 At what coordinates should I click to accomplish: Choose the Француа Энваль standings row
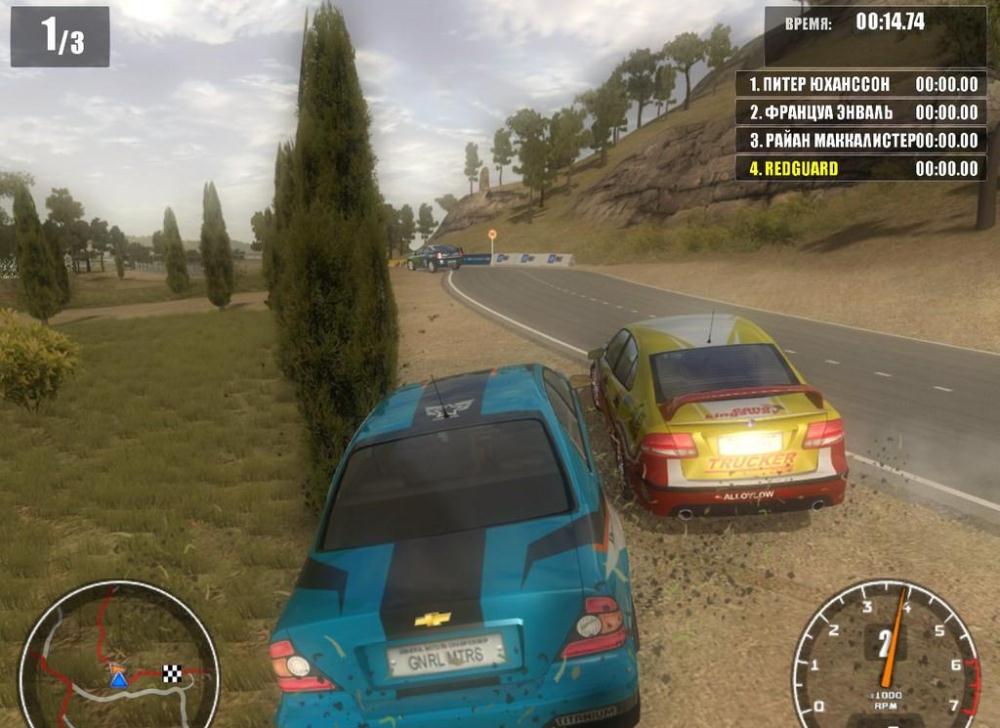pos(860,112)
